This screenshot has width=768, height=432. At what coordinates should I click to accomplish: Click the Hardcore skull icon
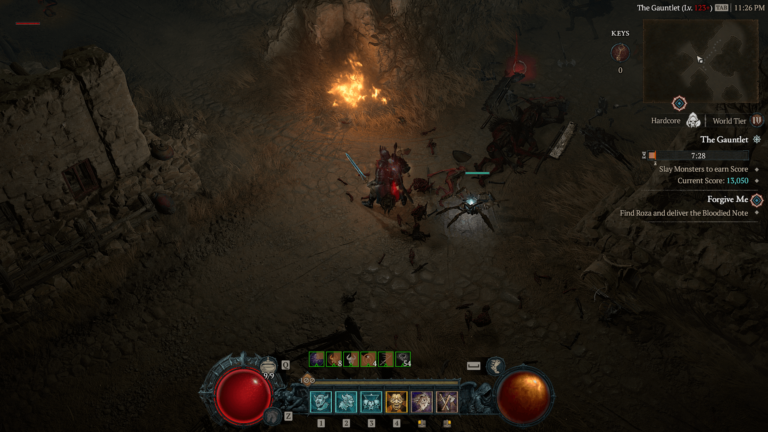692,121
